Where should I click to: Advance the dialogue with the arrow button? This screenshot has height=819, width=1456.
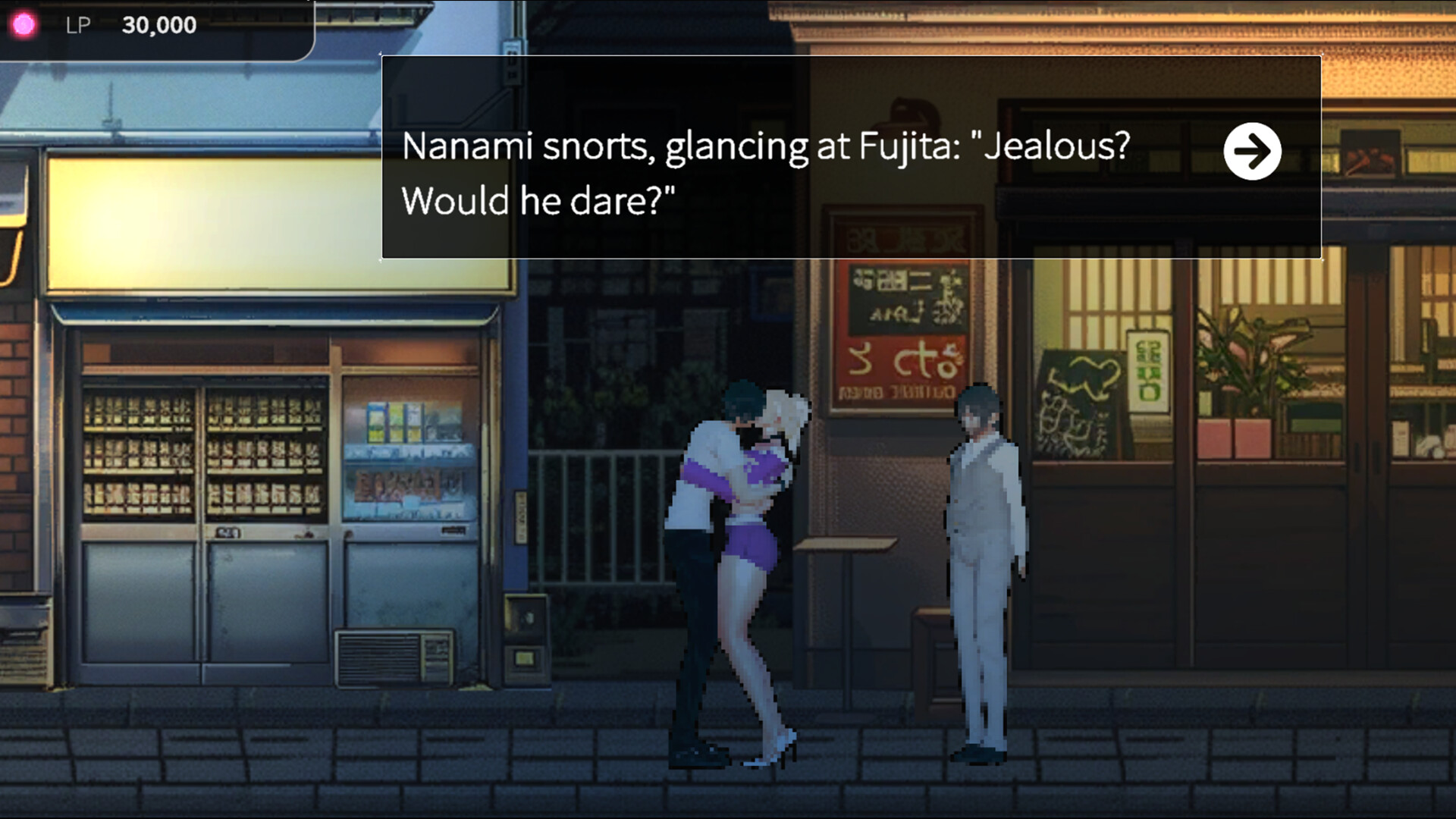point(1254,151)
